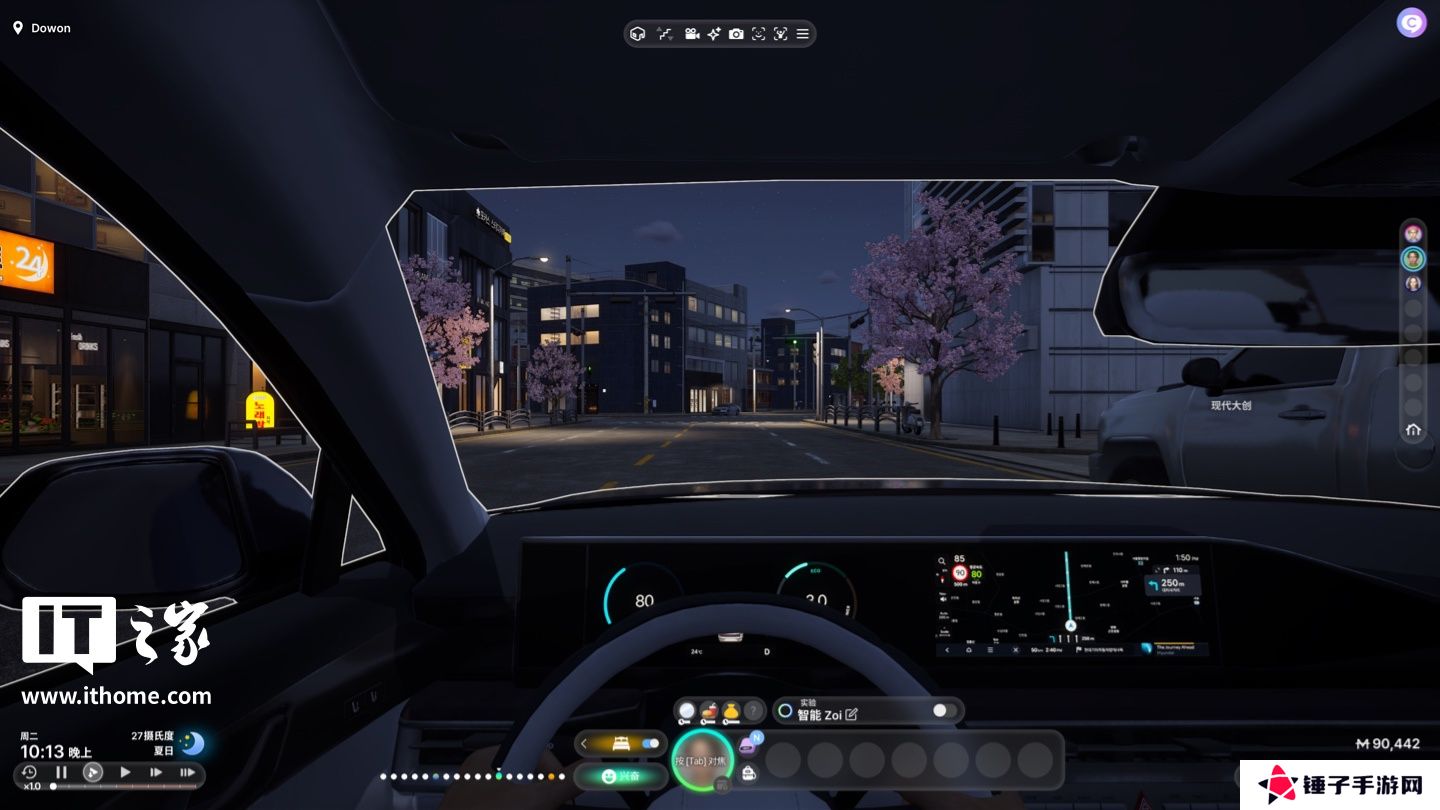Open the video camera recording tool

(x=691, y=34)
